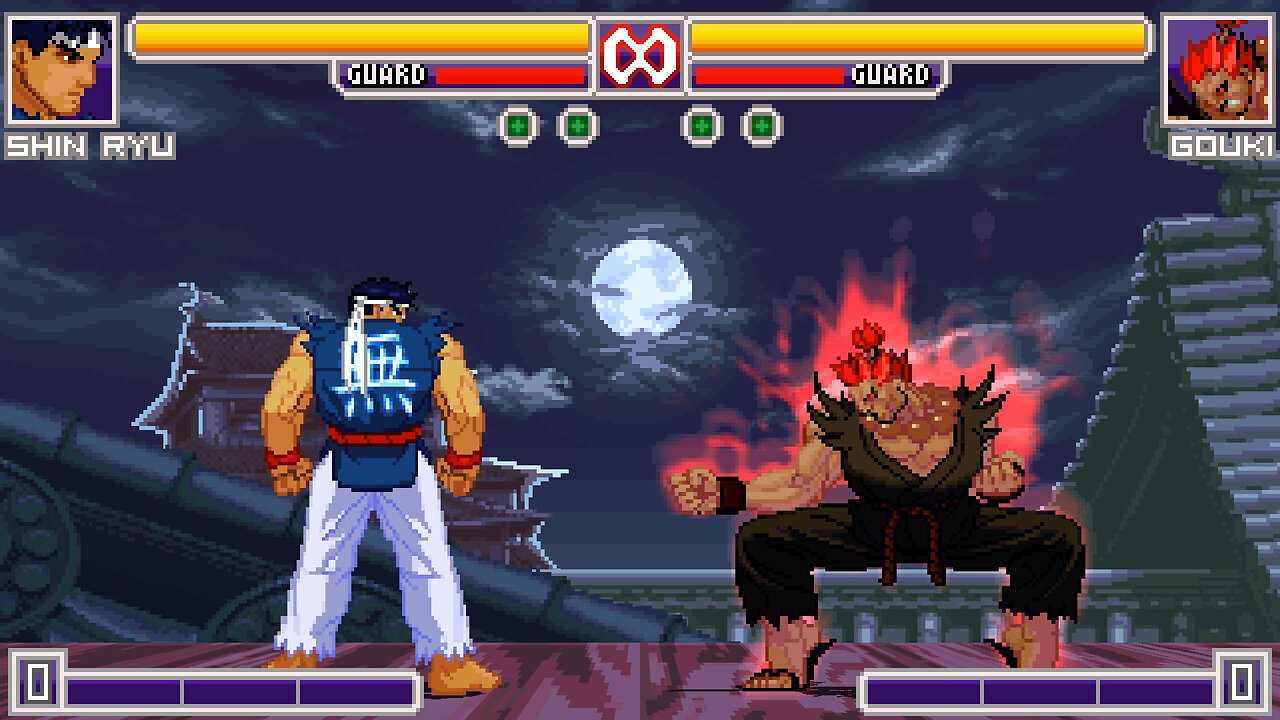Click Gouki's first green win token
This screenshot has width=1280, height=720.
coord(704,124)
